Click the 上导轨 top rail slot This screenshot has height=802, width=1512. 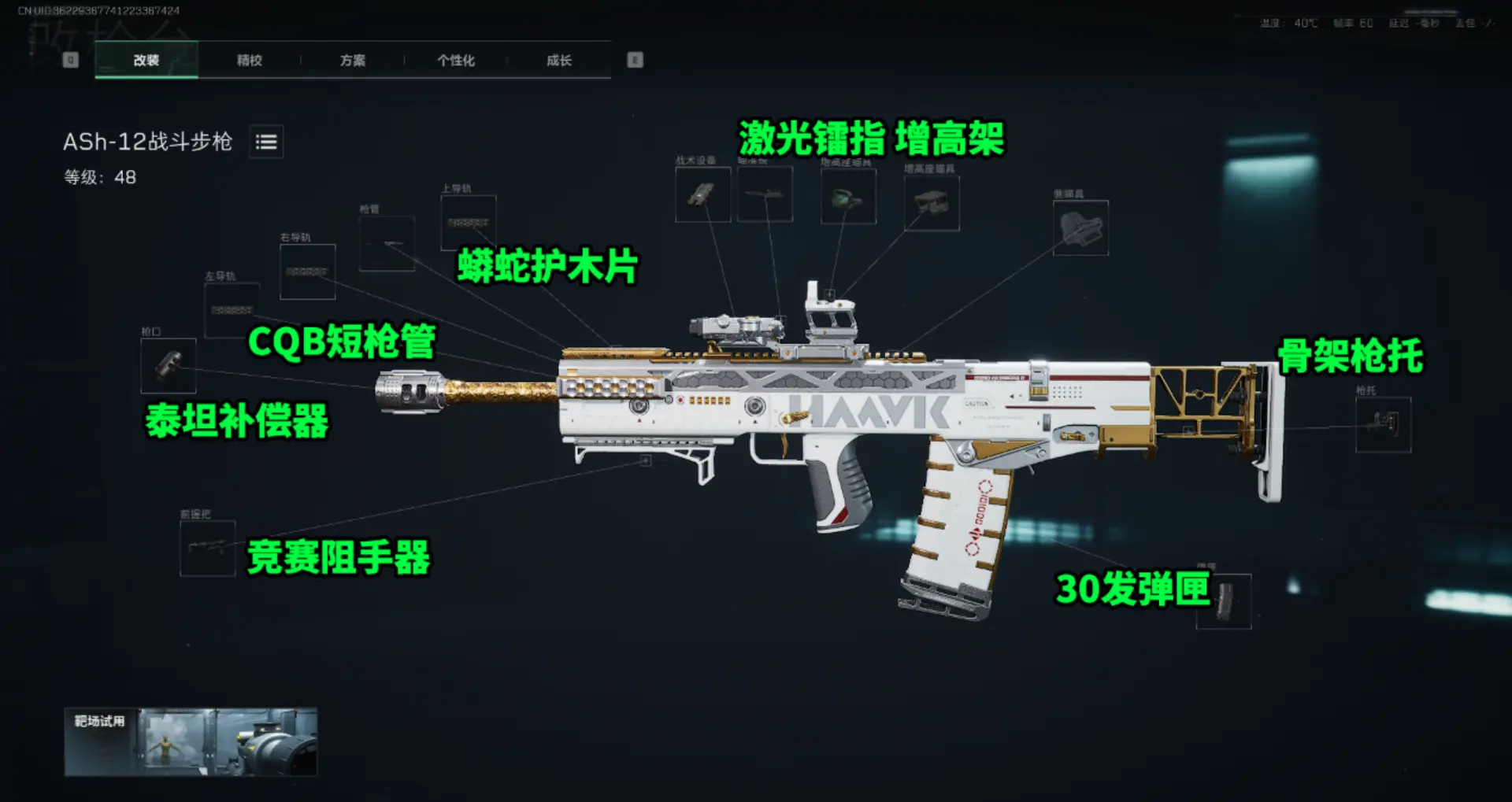(x=469, y=223)
